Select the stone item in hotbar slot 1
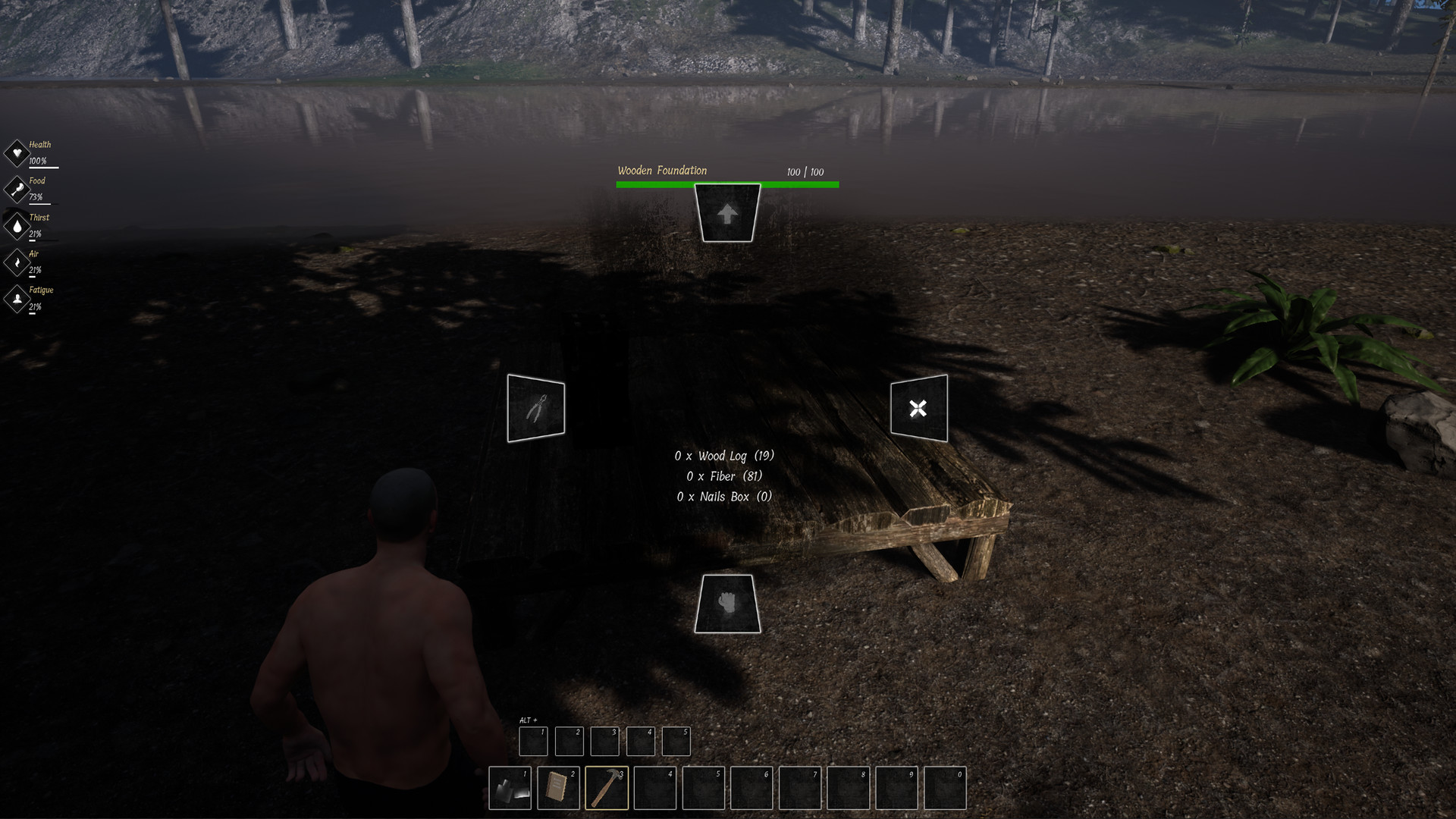 [x=510, y=788]
